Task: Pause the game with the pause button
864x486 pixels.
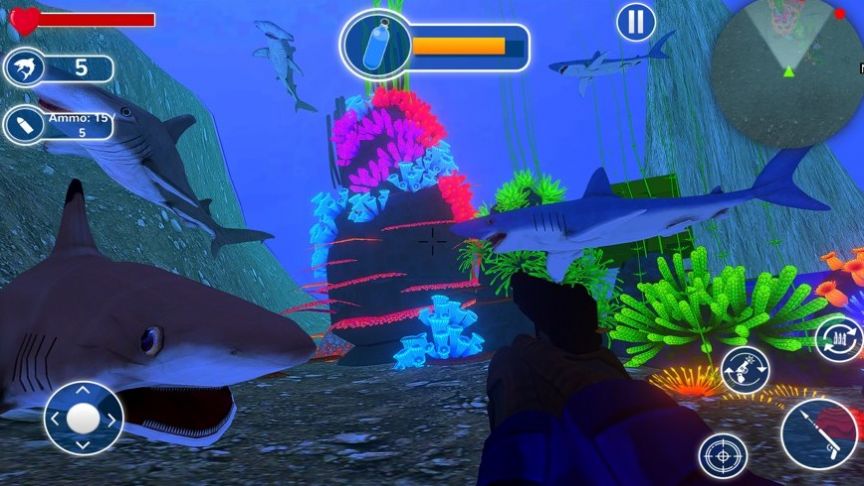Action: [x=635, y=22]
